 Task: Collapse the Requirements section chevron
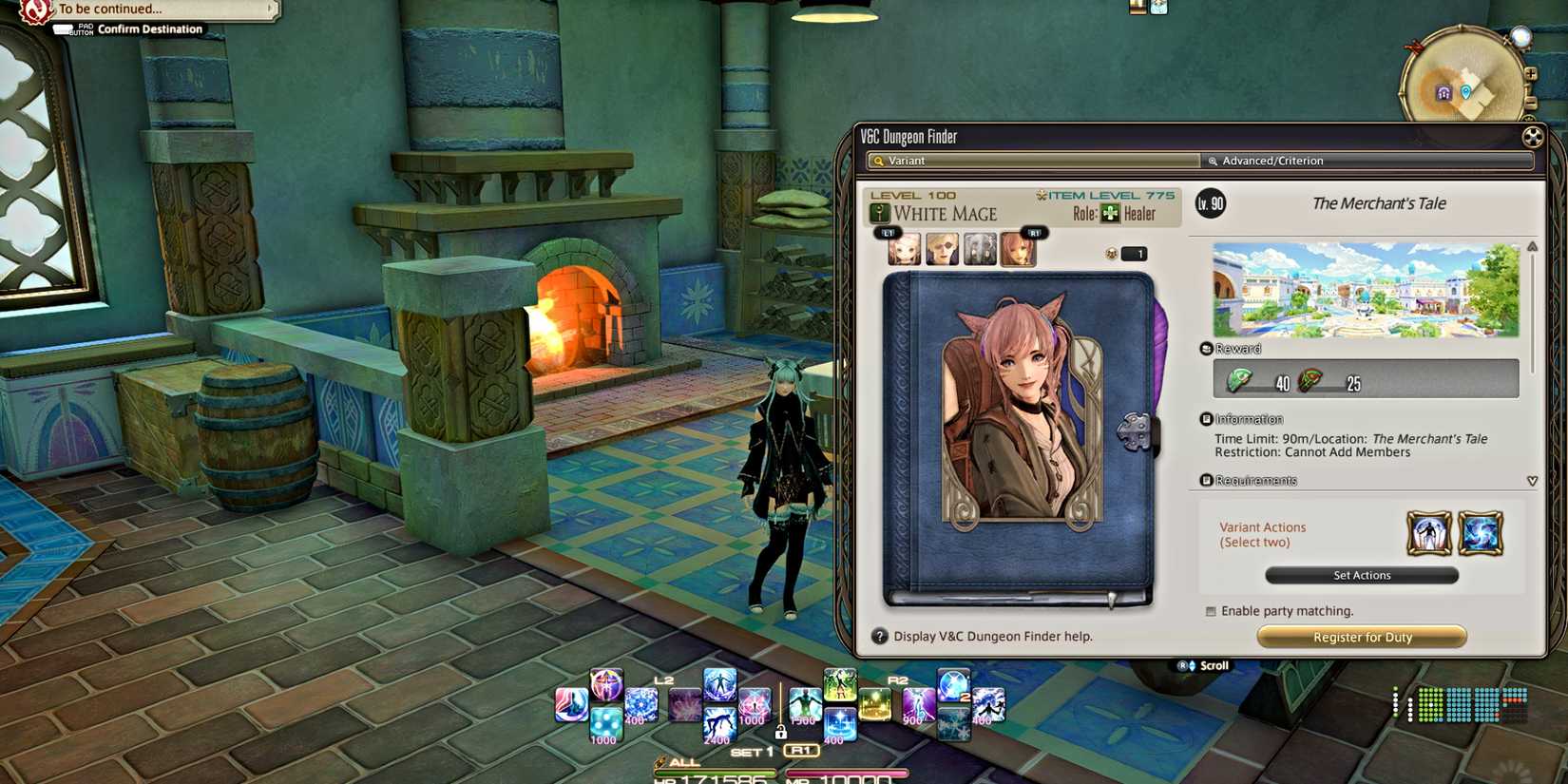pos(1532,481)
